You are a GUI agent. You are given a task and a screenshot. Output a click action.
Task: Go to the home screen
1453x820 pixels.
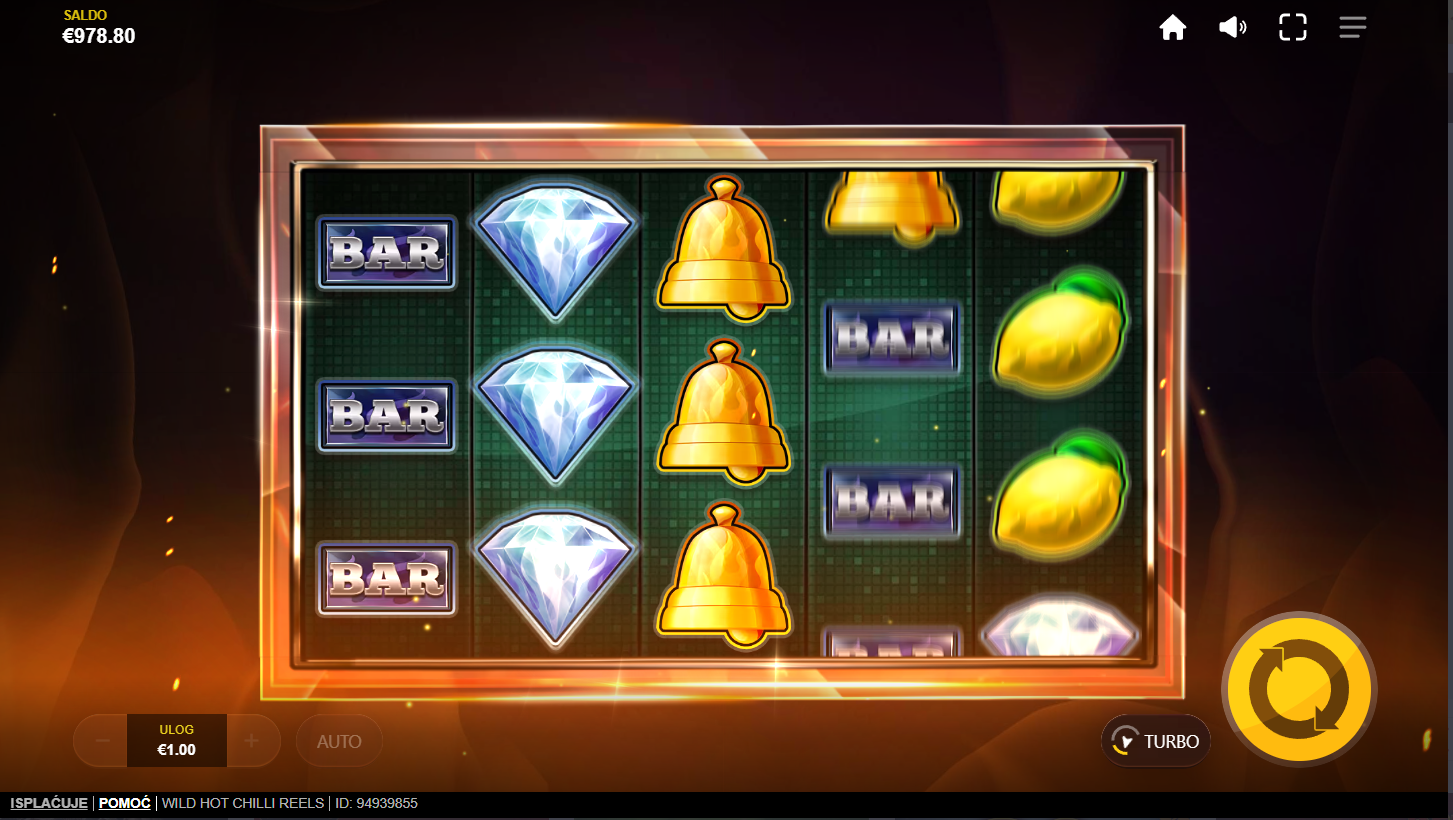[x=1172, y=28]
